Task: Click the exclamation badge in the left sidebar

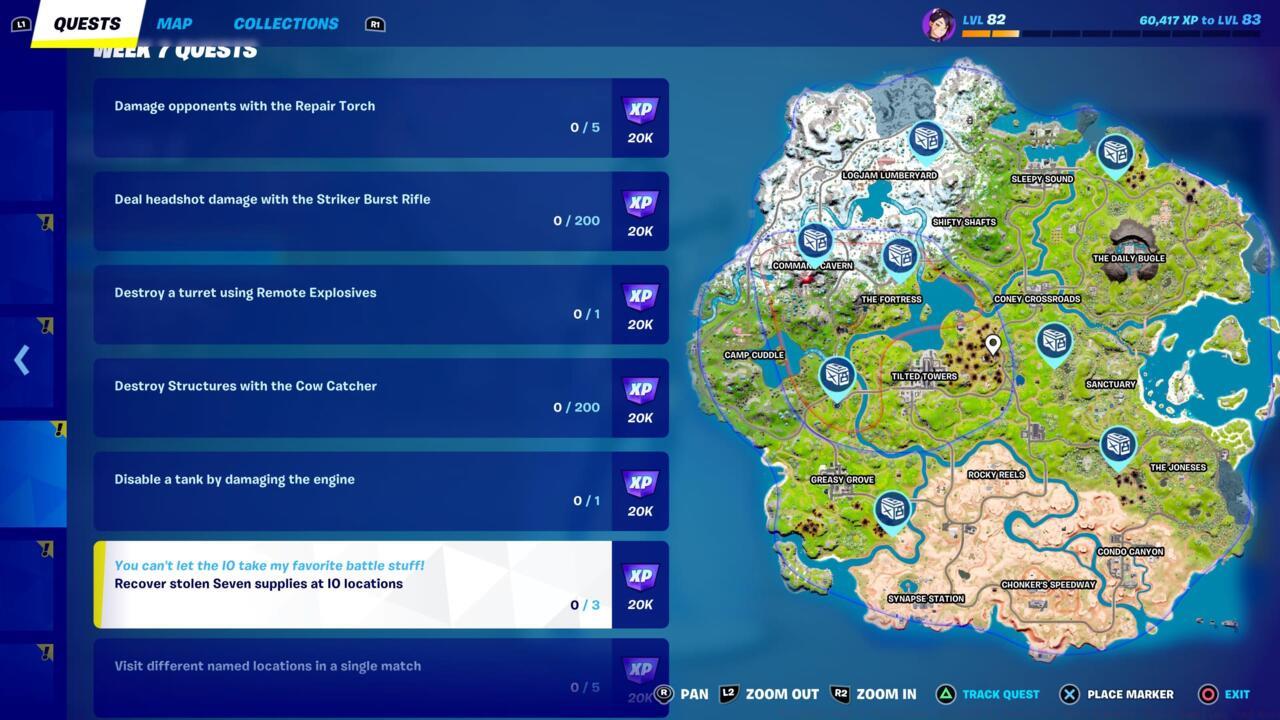Action: pos(58,430)
